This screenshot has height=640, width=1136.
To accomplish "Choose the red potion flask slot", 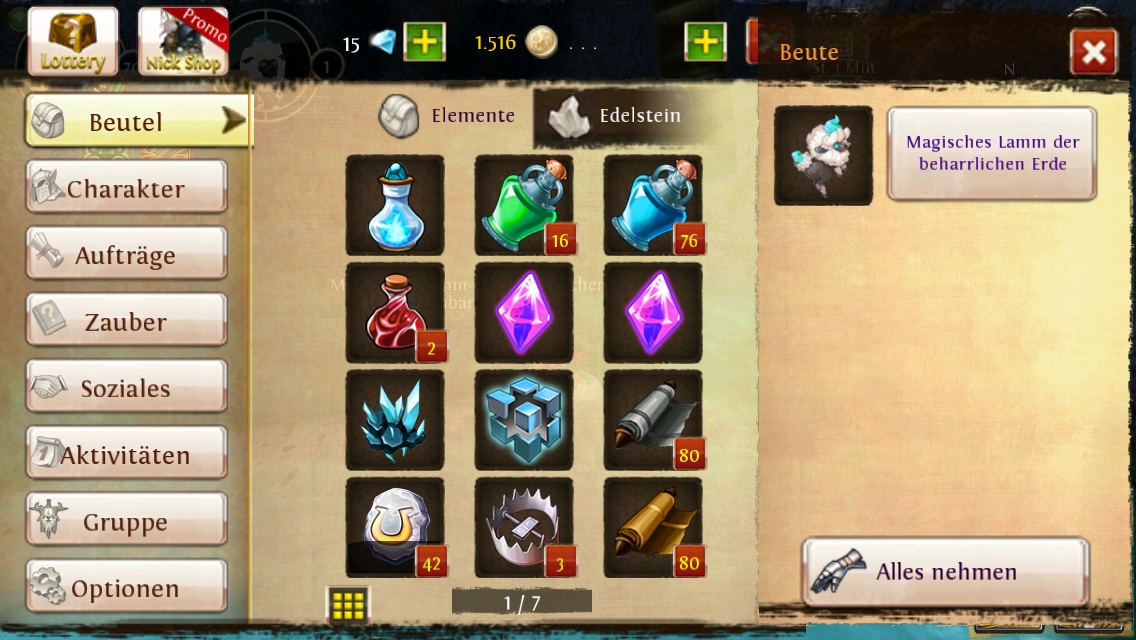I will pyautogui.click(x=395, y=313).
